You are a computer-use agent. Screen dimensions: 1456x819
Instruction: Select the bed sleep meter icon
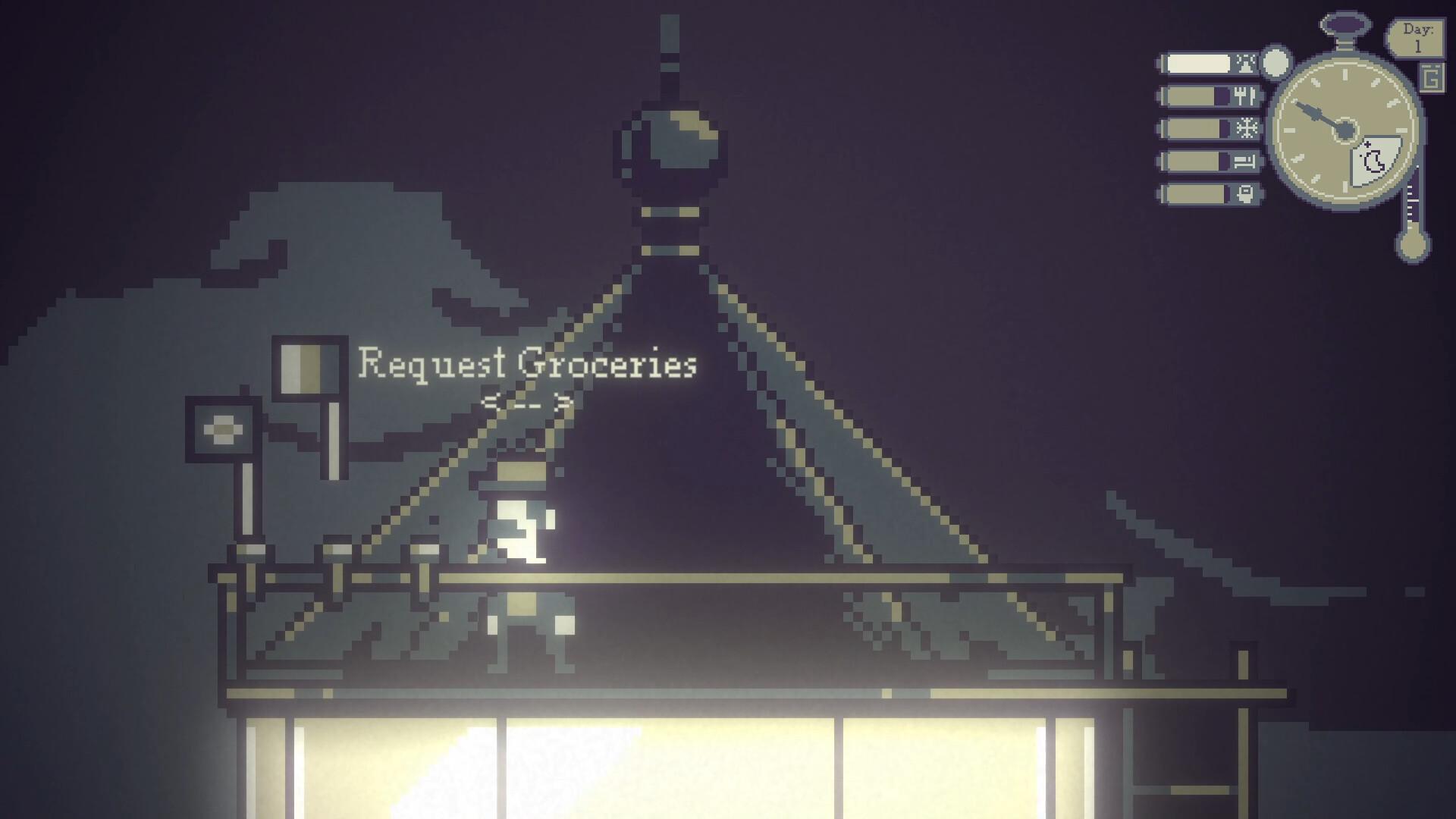1244,162
